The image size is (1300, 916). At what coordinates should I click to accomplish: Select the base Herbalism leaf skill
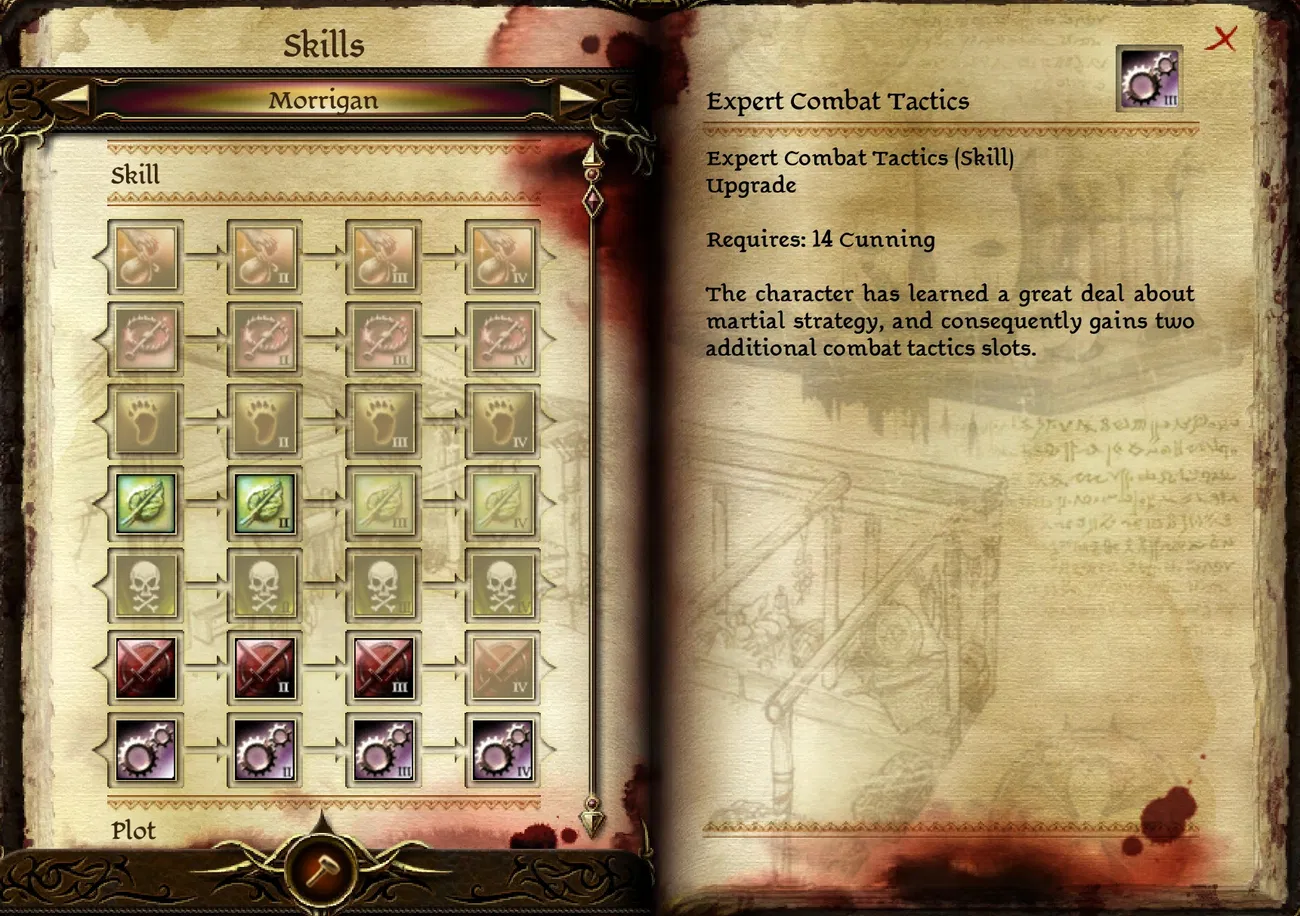pos(146,504)
